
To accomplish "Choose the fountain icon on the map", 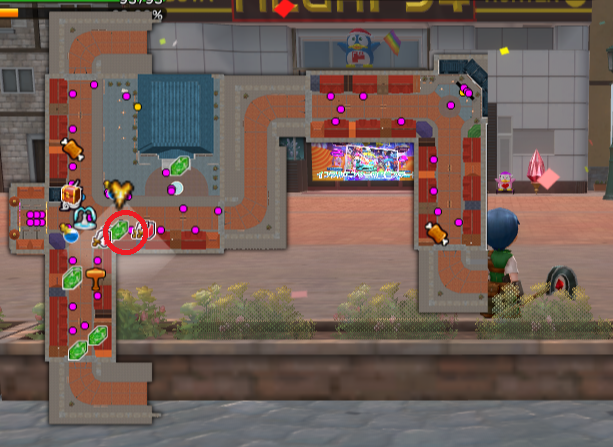I will (84, 214).
